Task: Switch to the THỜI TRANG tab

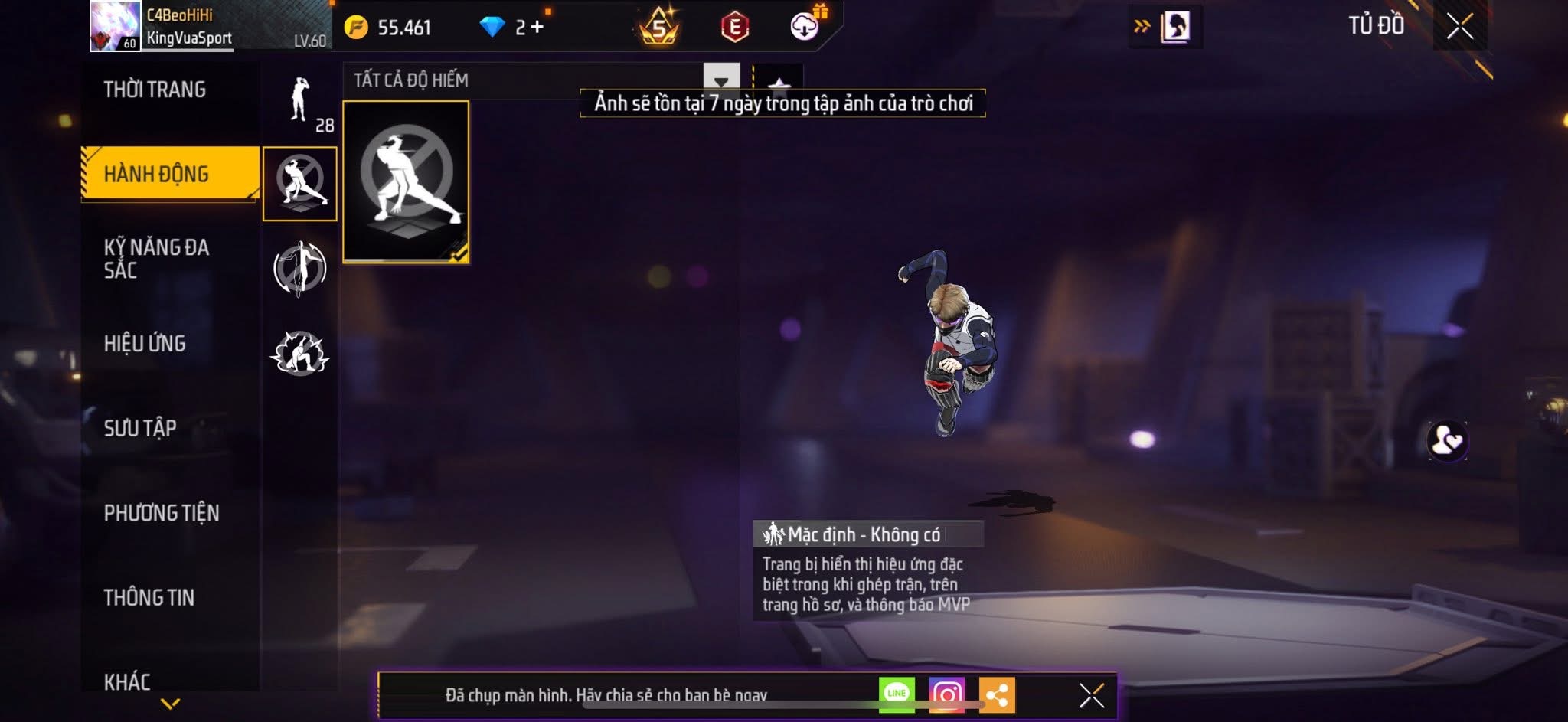Action: coord(155,90)
